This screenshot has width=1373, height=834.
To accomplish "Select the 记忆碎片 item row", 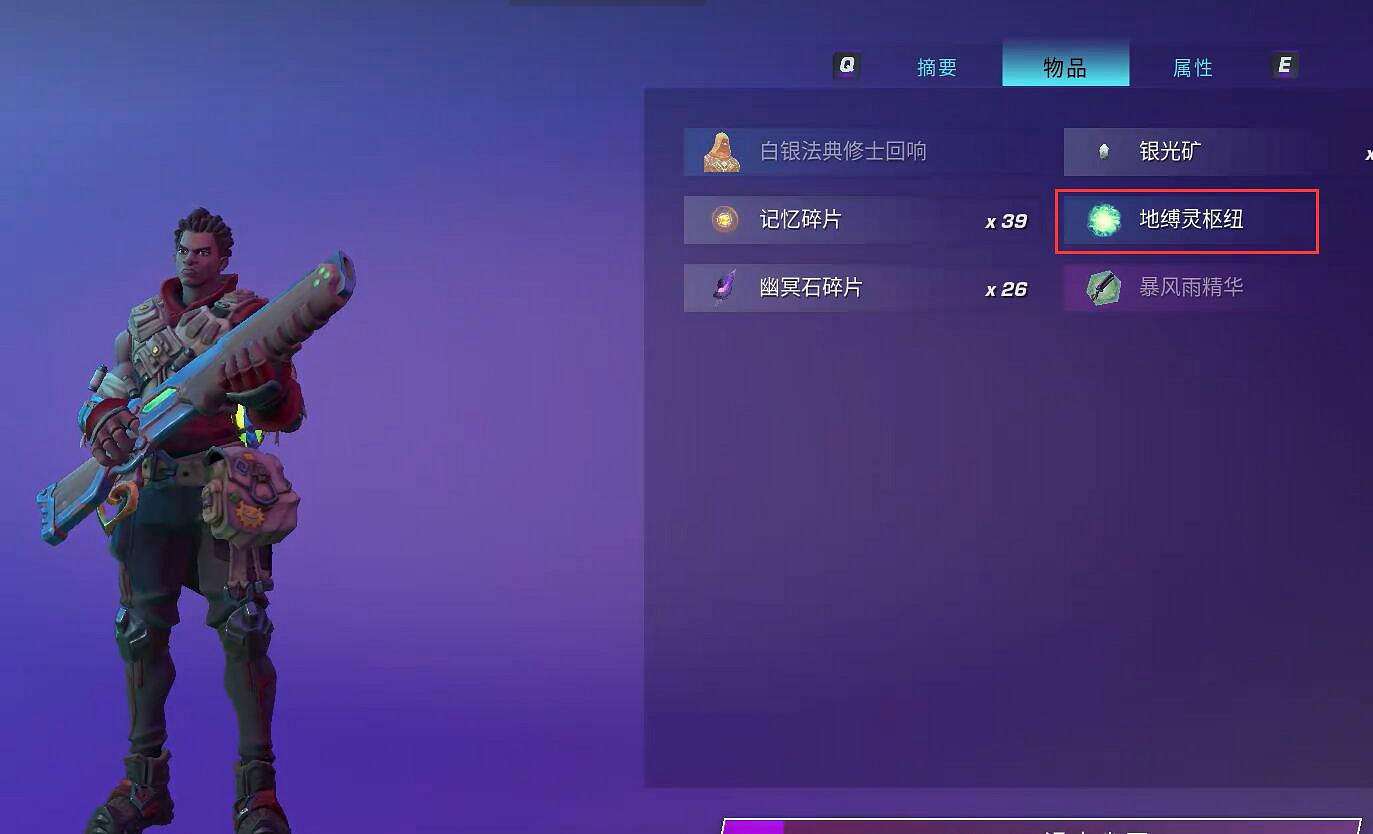I will point(860,220).
